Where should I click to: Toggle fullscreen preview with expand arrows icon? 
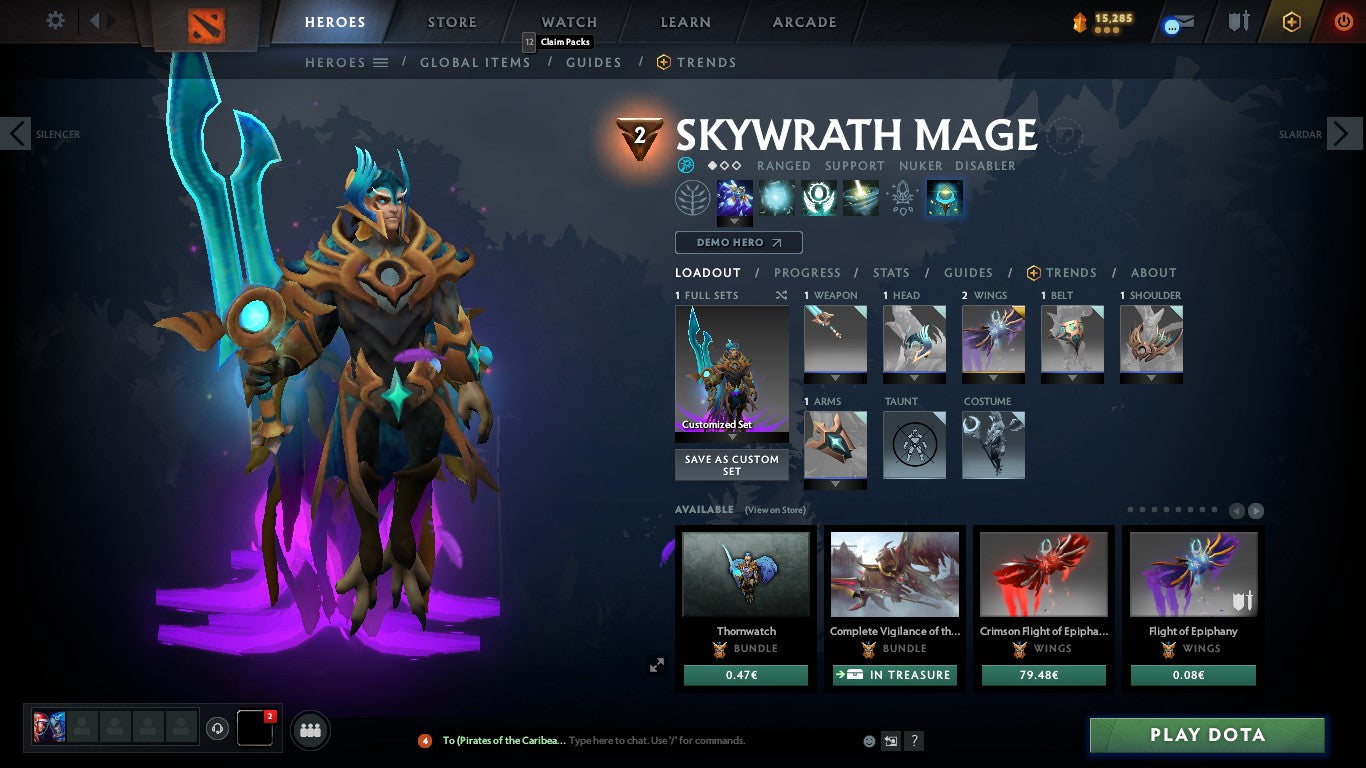(656, 664)
